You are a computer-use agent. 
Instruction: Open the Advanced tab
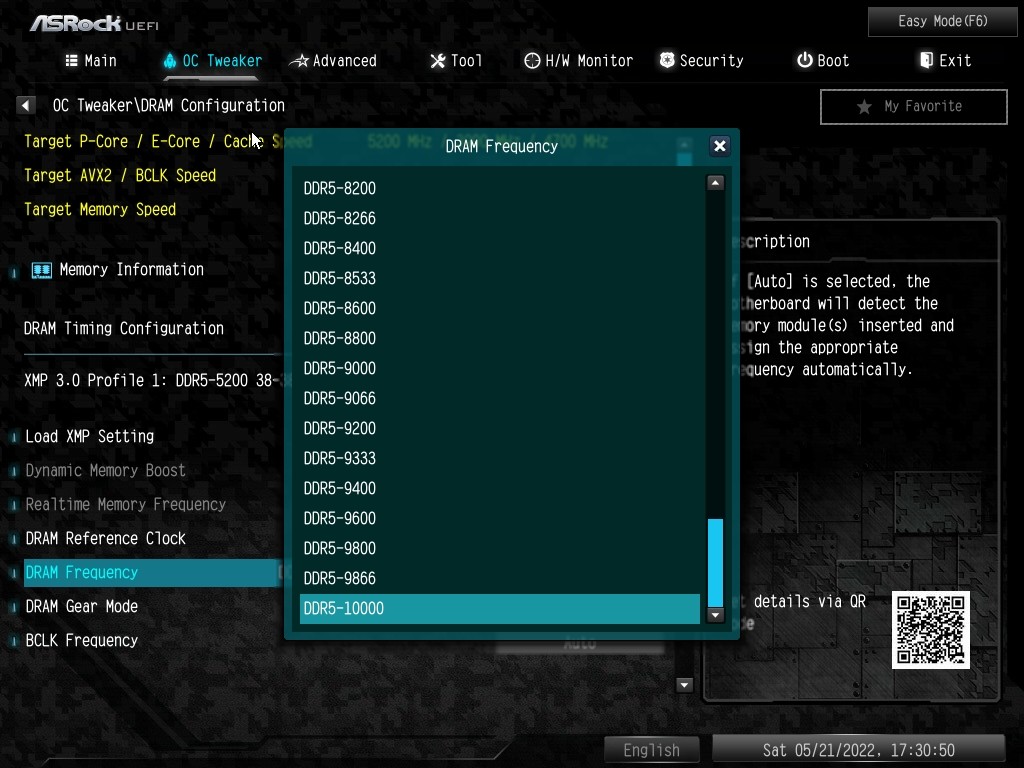tap(334, 61)
